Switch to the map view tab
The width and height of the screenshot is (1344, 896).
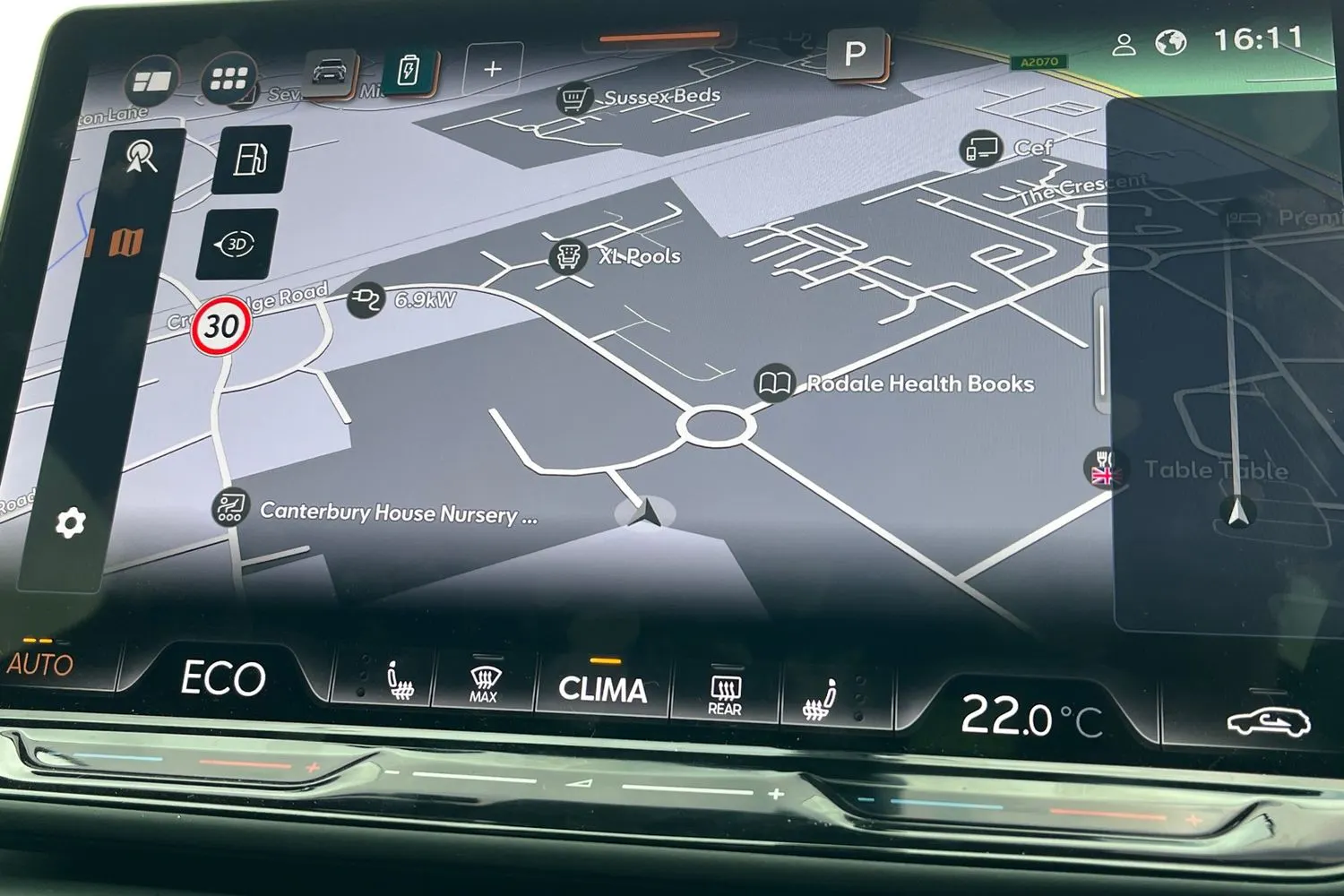click(x=126, y=241)
